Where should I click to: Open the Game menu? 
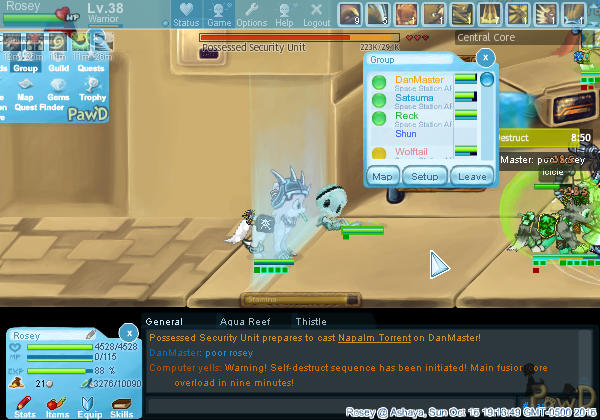pos(219,14)
